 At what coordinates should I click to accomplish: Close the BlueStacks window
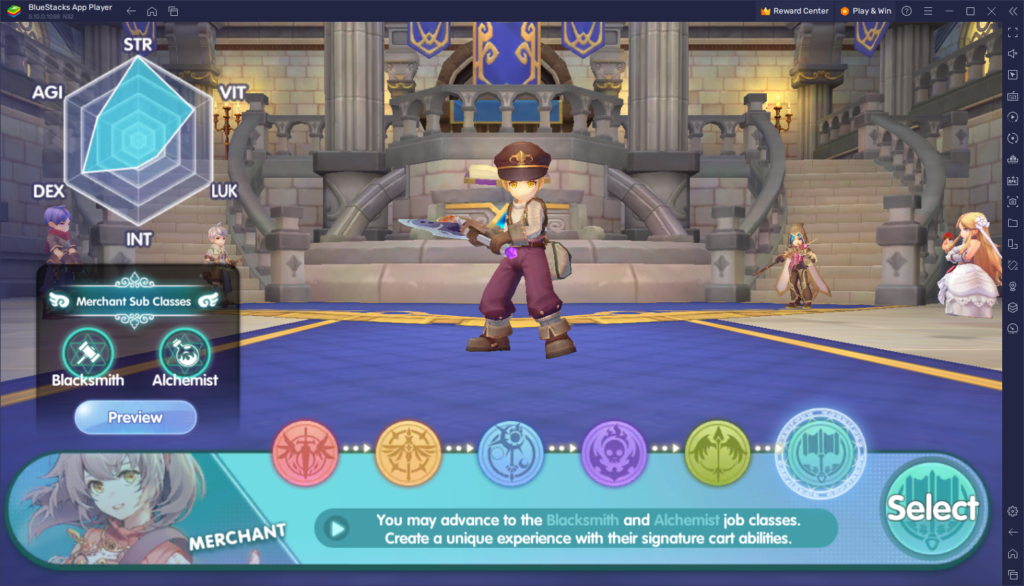[x=990, y=11]
